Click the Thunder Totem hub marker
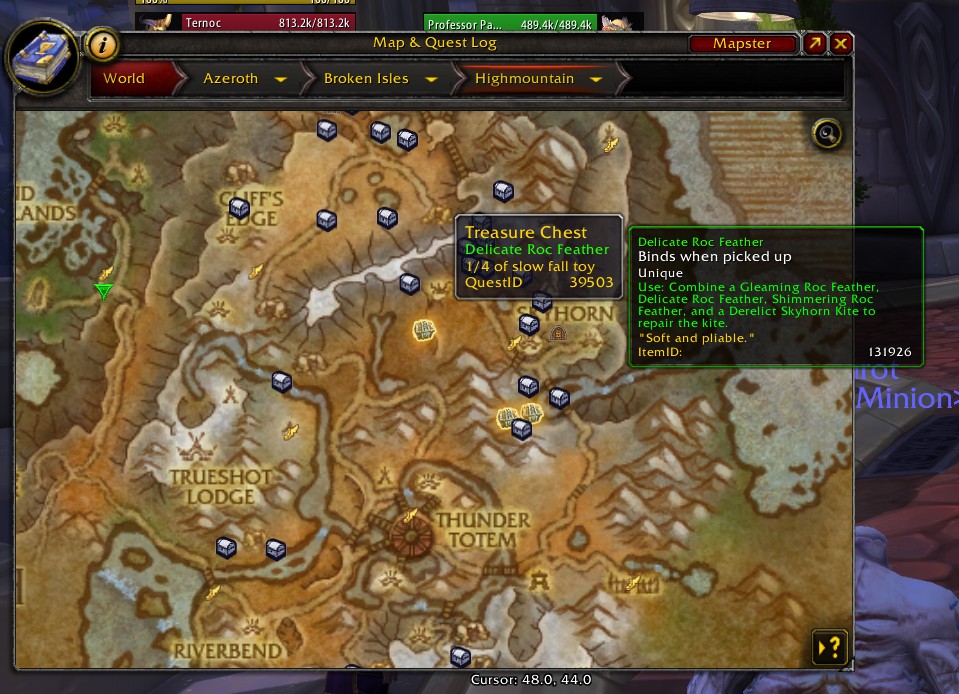This screenshot has height=694, width=959. pos(409,537)
